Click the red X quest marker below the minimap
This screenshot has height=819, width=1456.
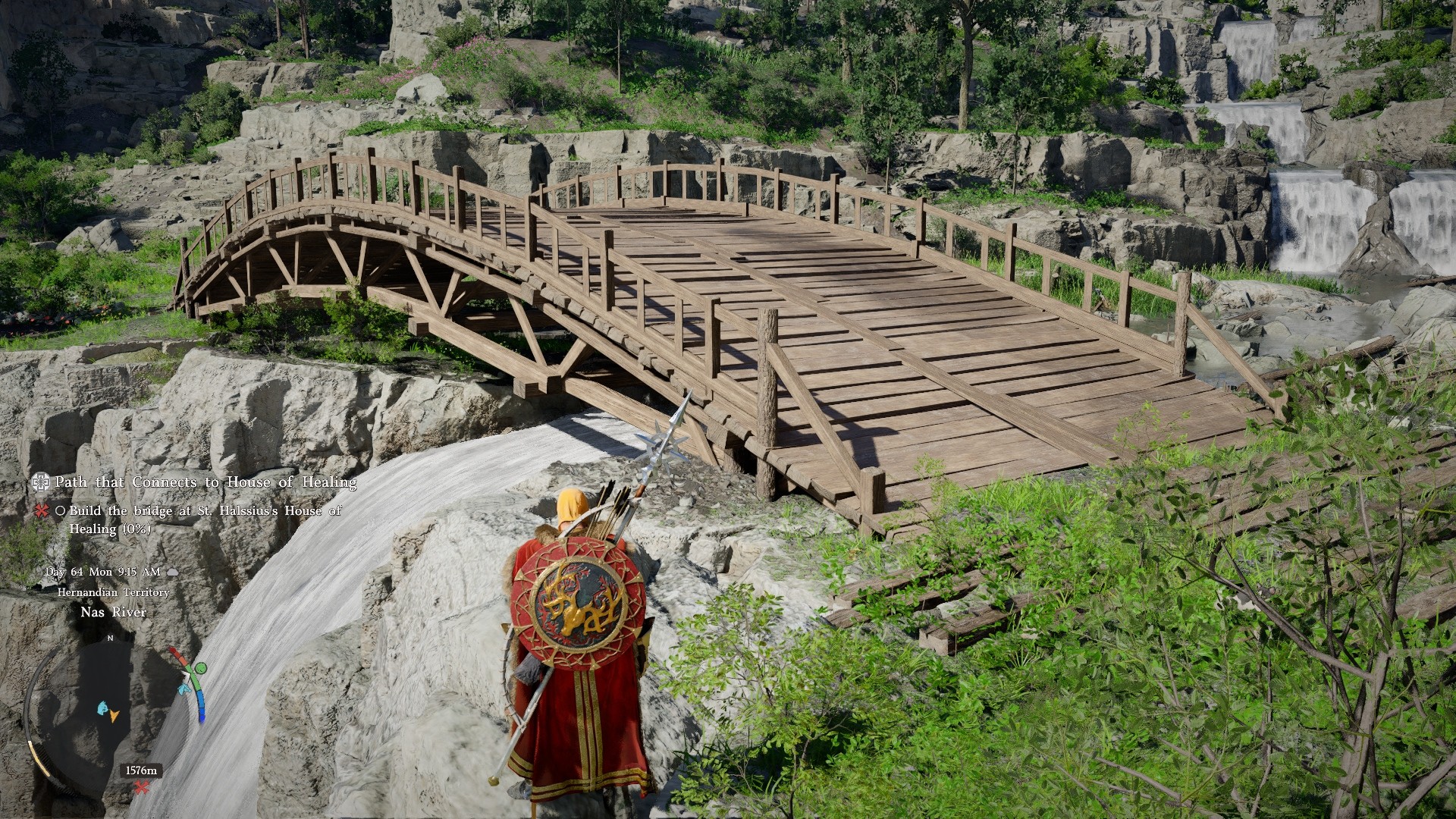[141, 787]
